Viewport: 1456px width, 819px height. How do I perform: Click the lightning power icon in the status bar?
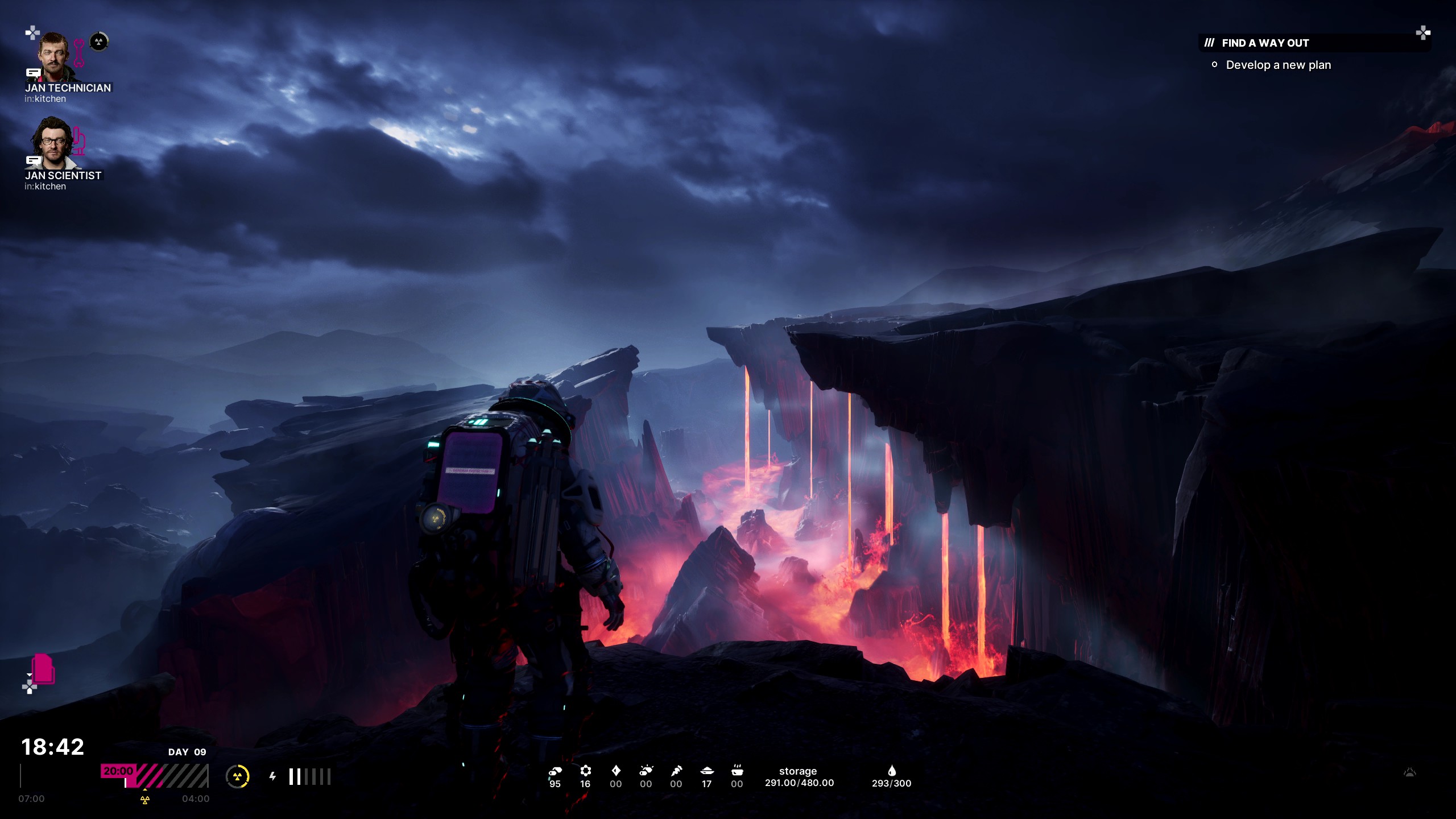tap(273, 776)
